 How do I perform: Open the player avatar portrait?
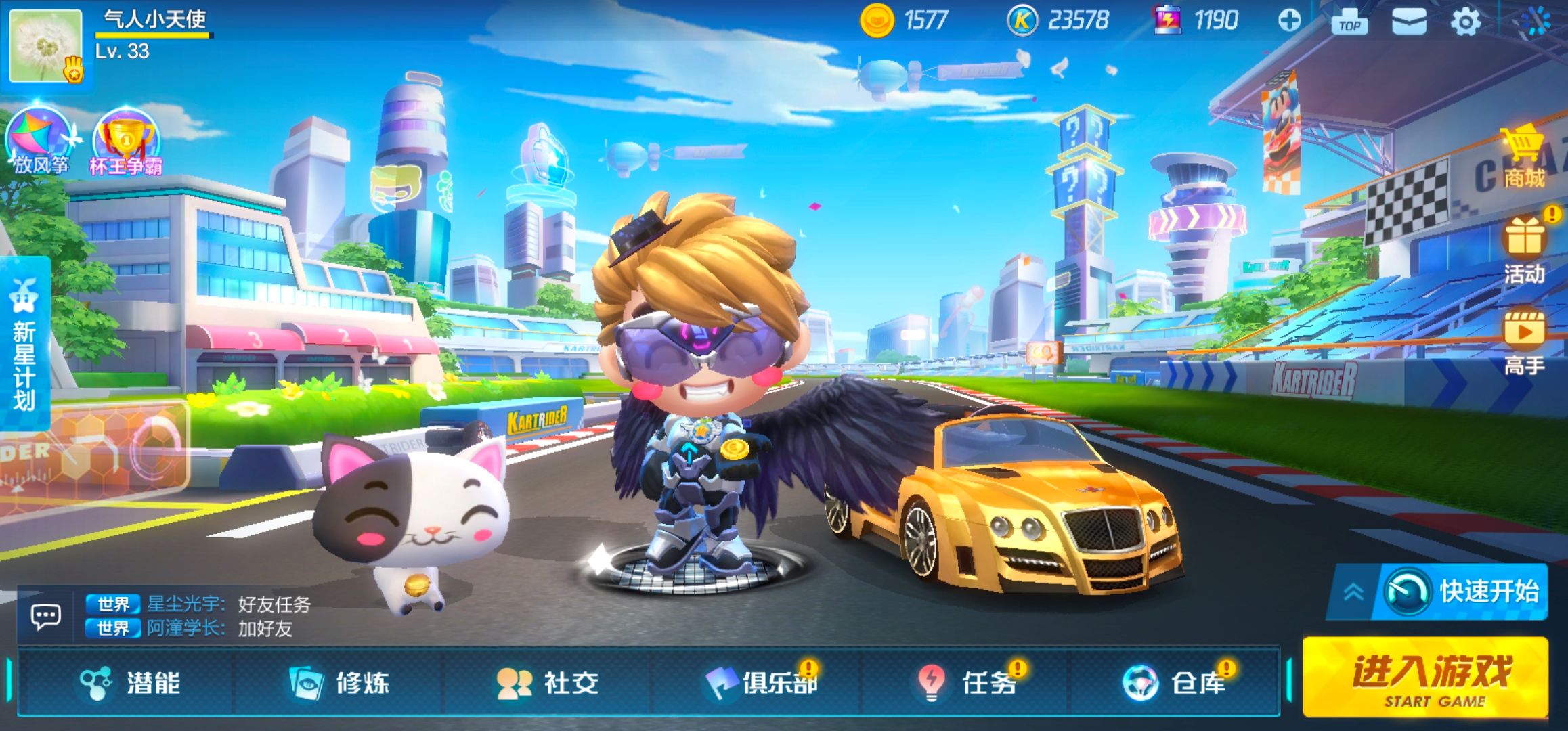[x=47, y=46]
